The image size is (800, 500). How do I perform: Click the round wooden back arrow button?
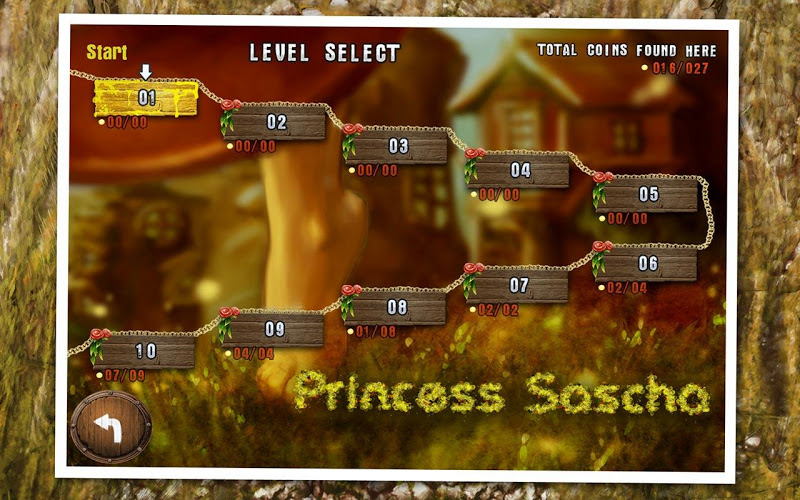[x=110, y=427]
